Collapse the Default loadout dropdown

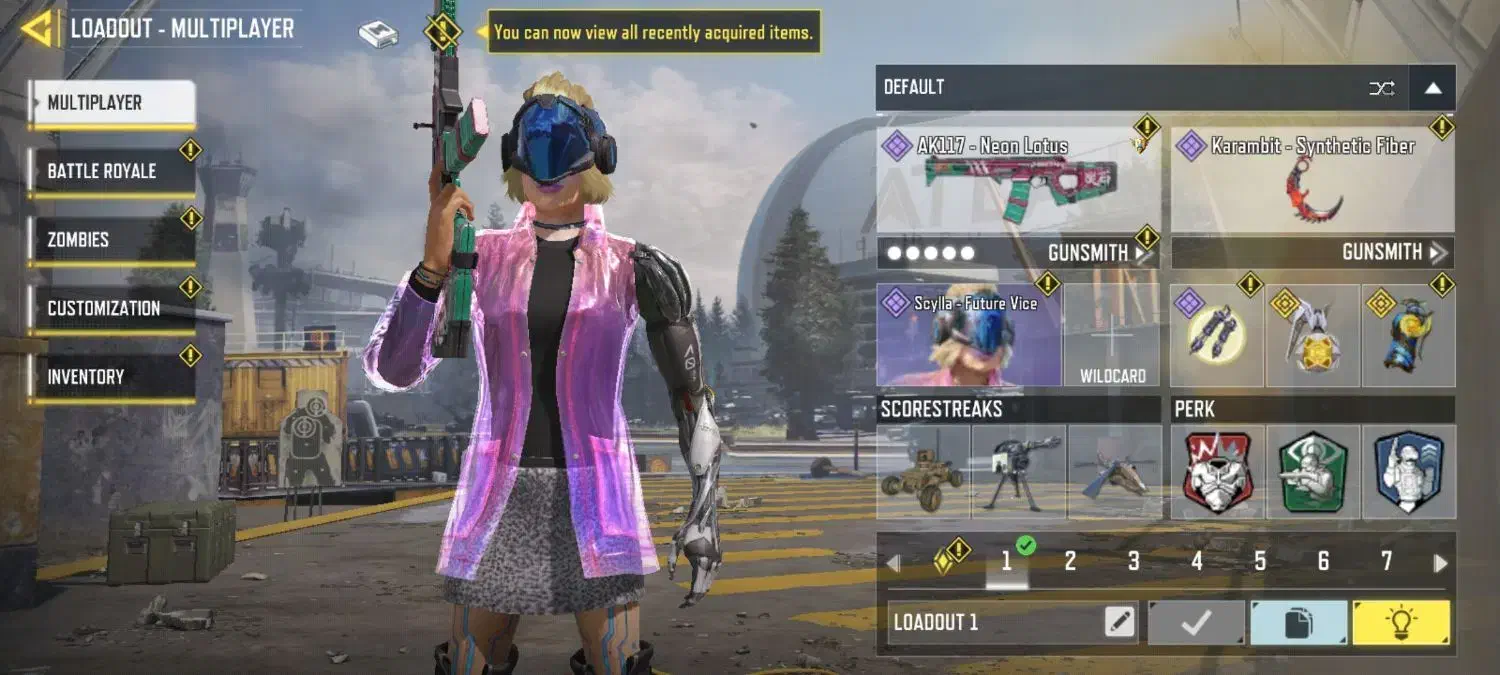(x=1432, y=88)
